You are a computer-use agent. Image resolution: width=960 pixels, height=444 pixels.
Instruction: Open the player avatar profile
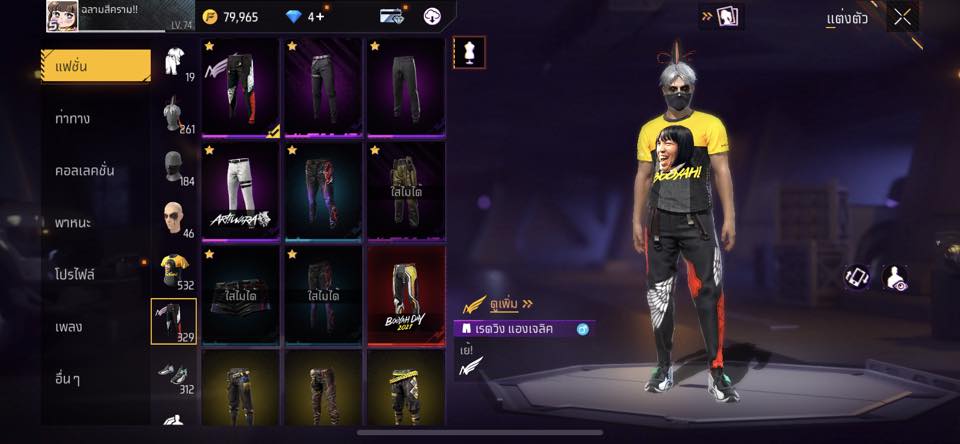pos(61,16)
